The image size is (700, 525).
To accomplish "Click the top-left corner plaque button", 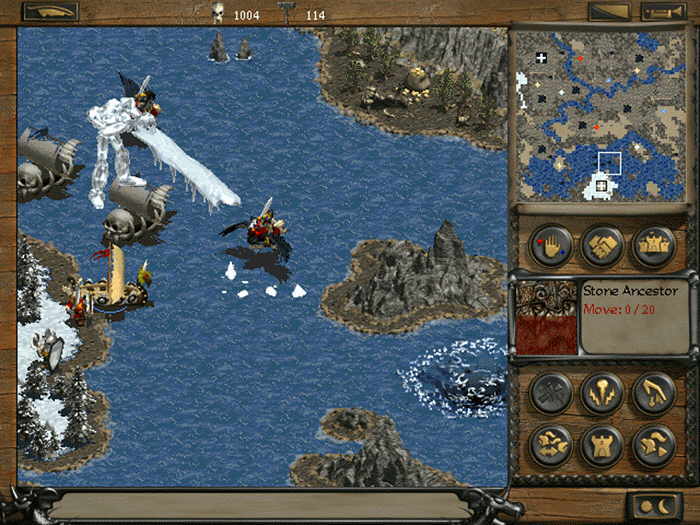I will 50,12.
